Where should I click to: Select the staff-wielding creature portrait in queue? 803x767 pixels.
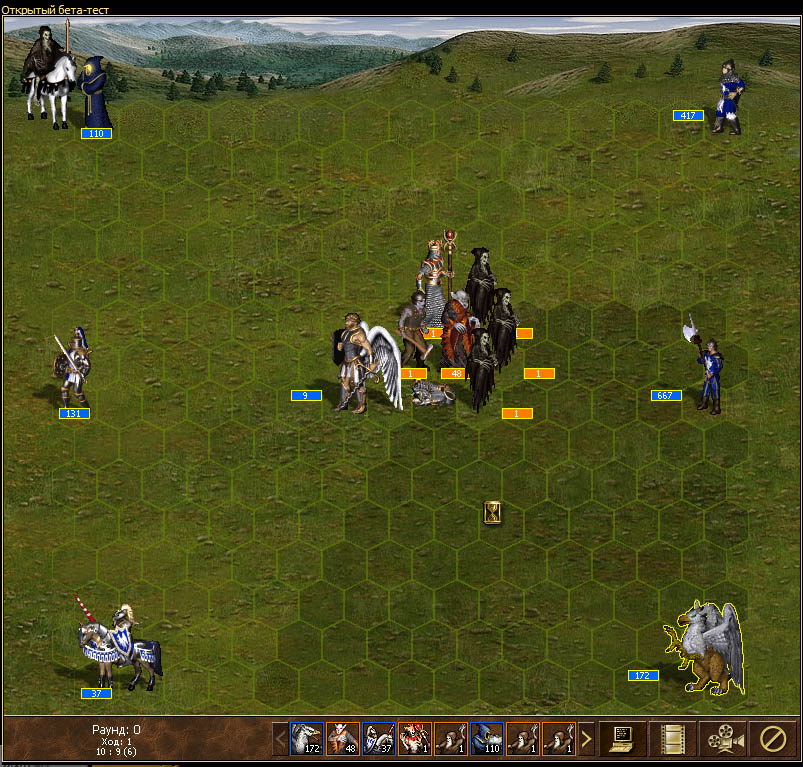click(414, 739)
